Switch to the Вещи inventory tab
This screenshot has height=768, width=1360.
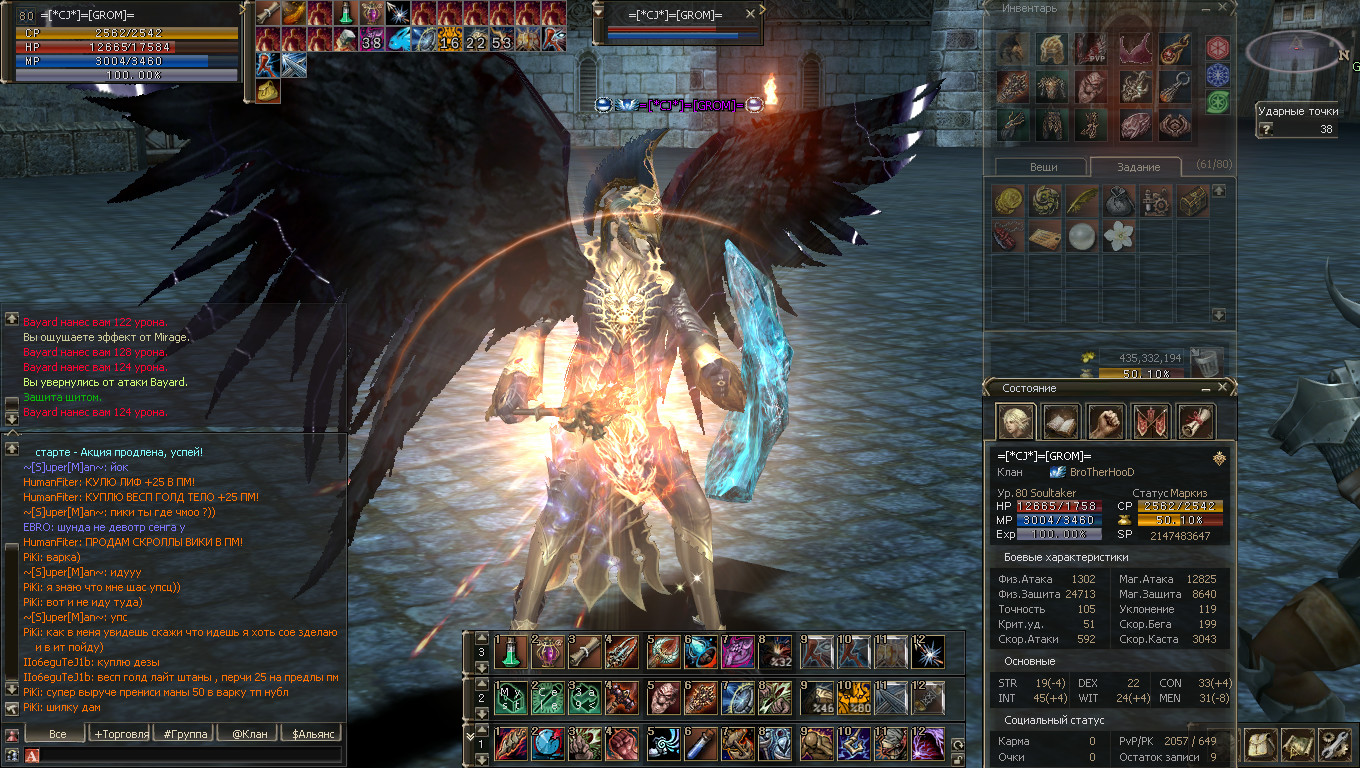click(x=1043, y=167)
